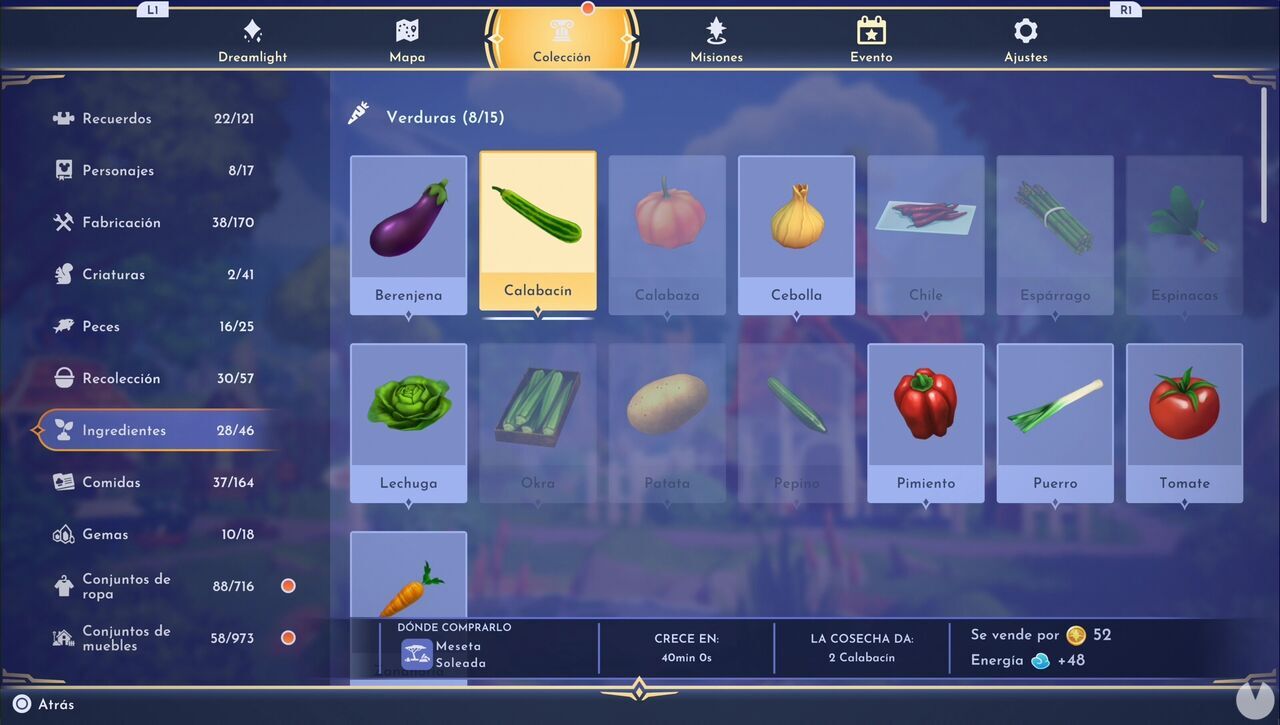1280x725 pixels.
Task: Select the Fabricación crossed-tools icon
Action: (61, 221)
